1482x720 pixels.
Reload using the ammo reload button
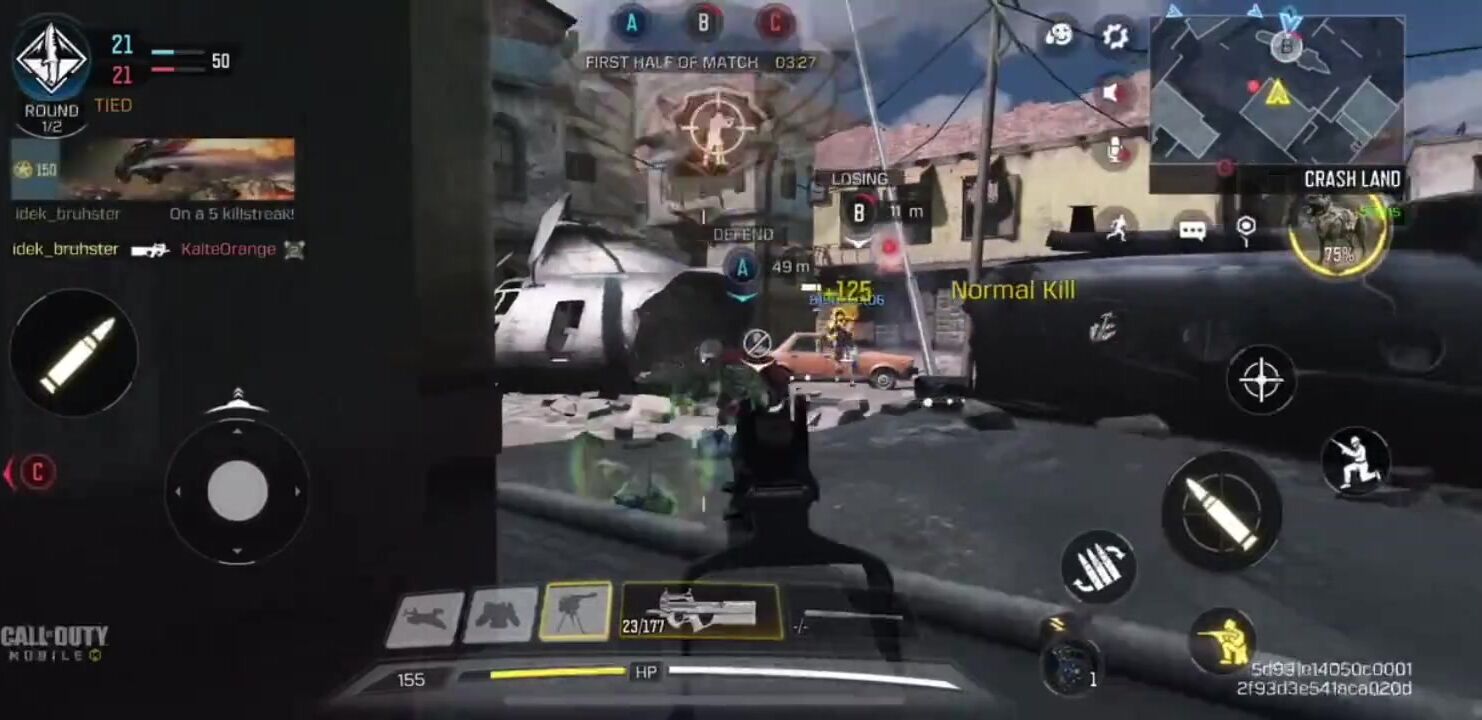(1098, 566)
